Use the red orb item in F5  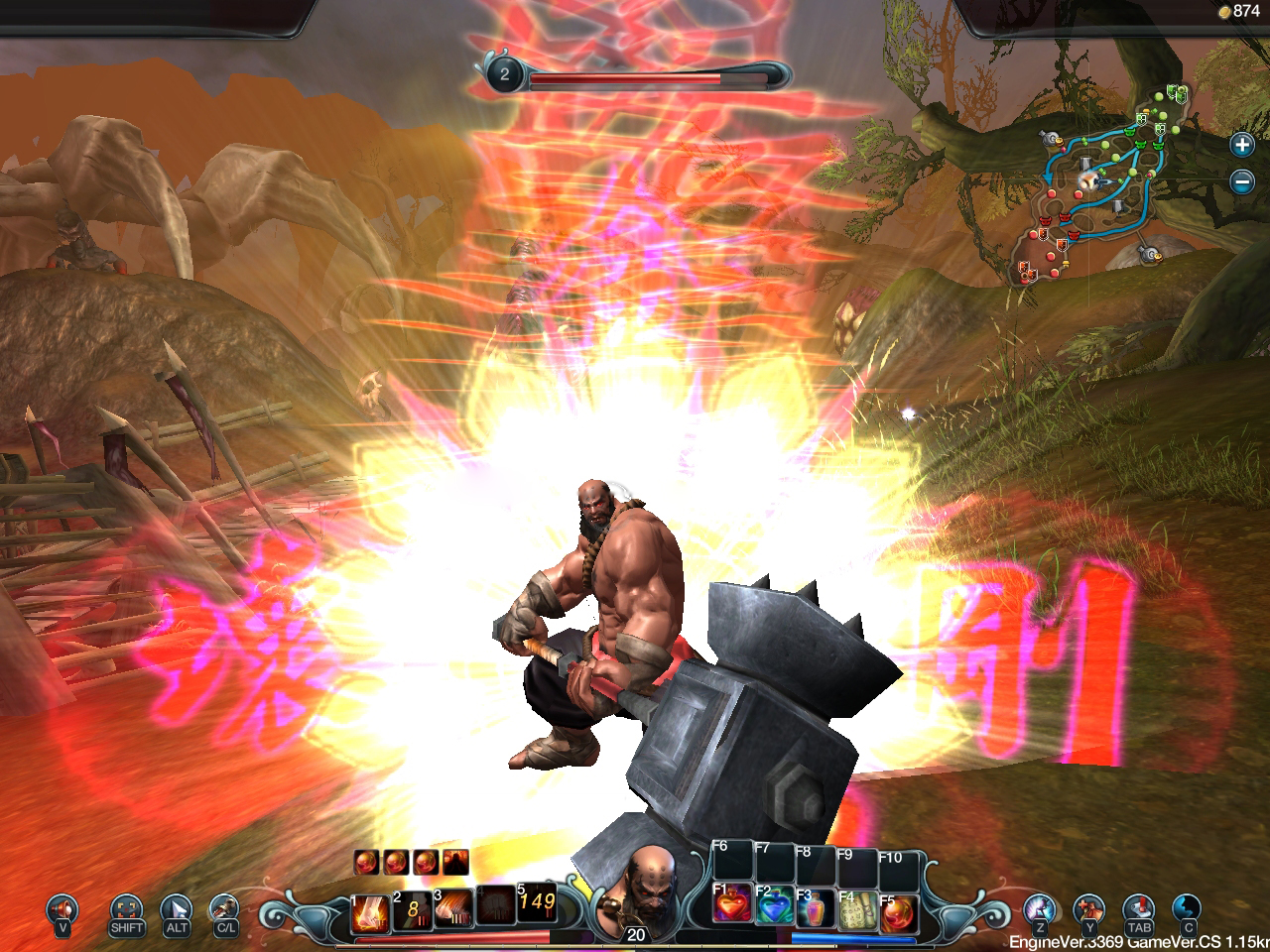[x=899, y=909]
